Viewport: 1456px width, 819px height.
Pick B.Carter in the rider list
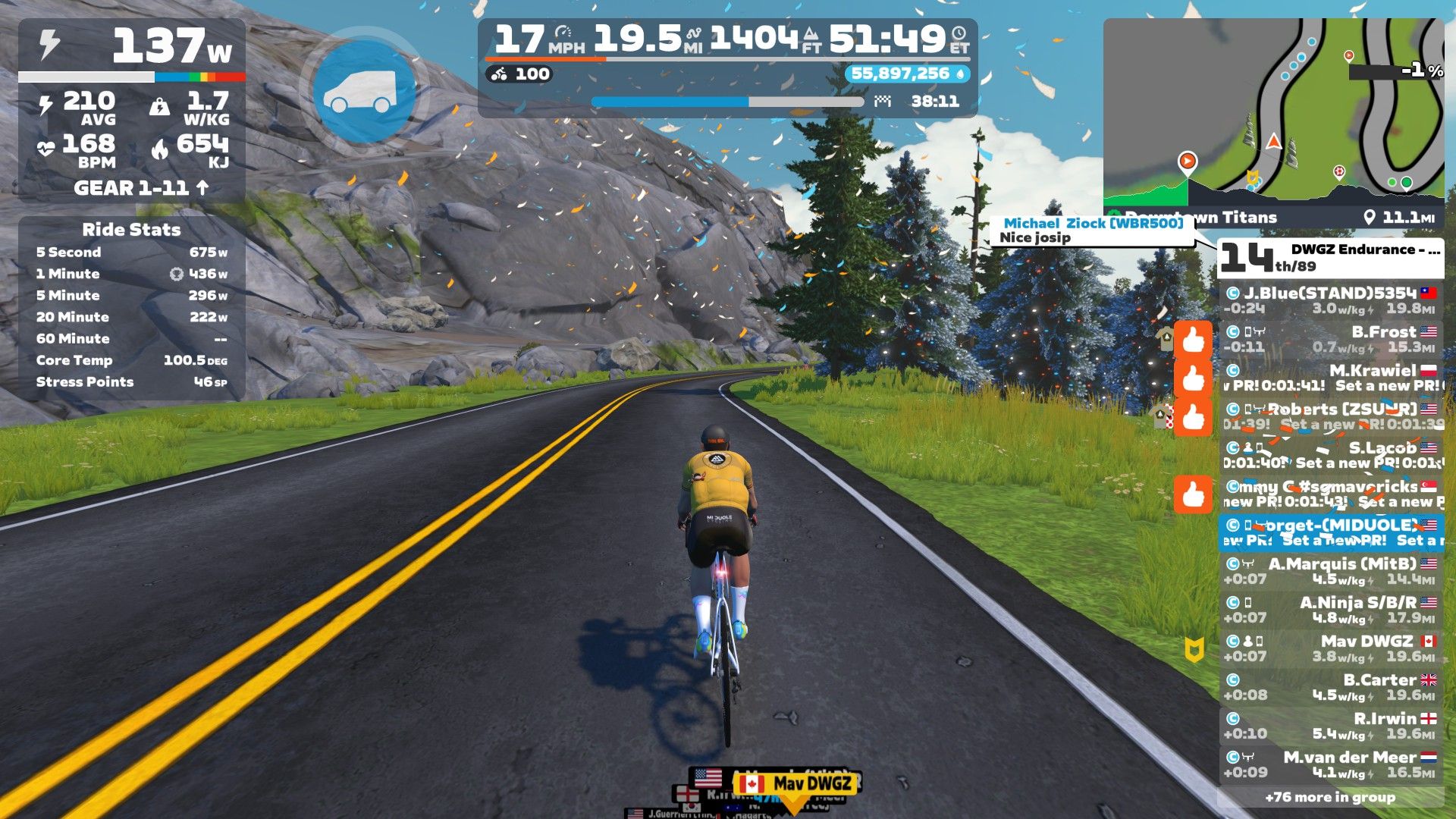tap(1332, 687)
